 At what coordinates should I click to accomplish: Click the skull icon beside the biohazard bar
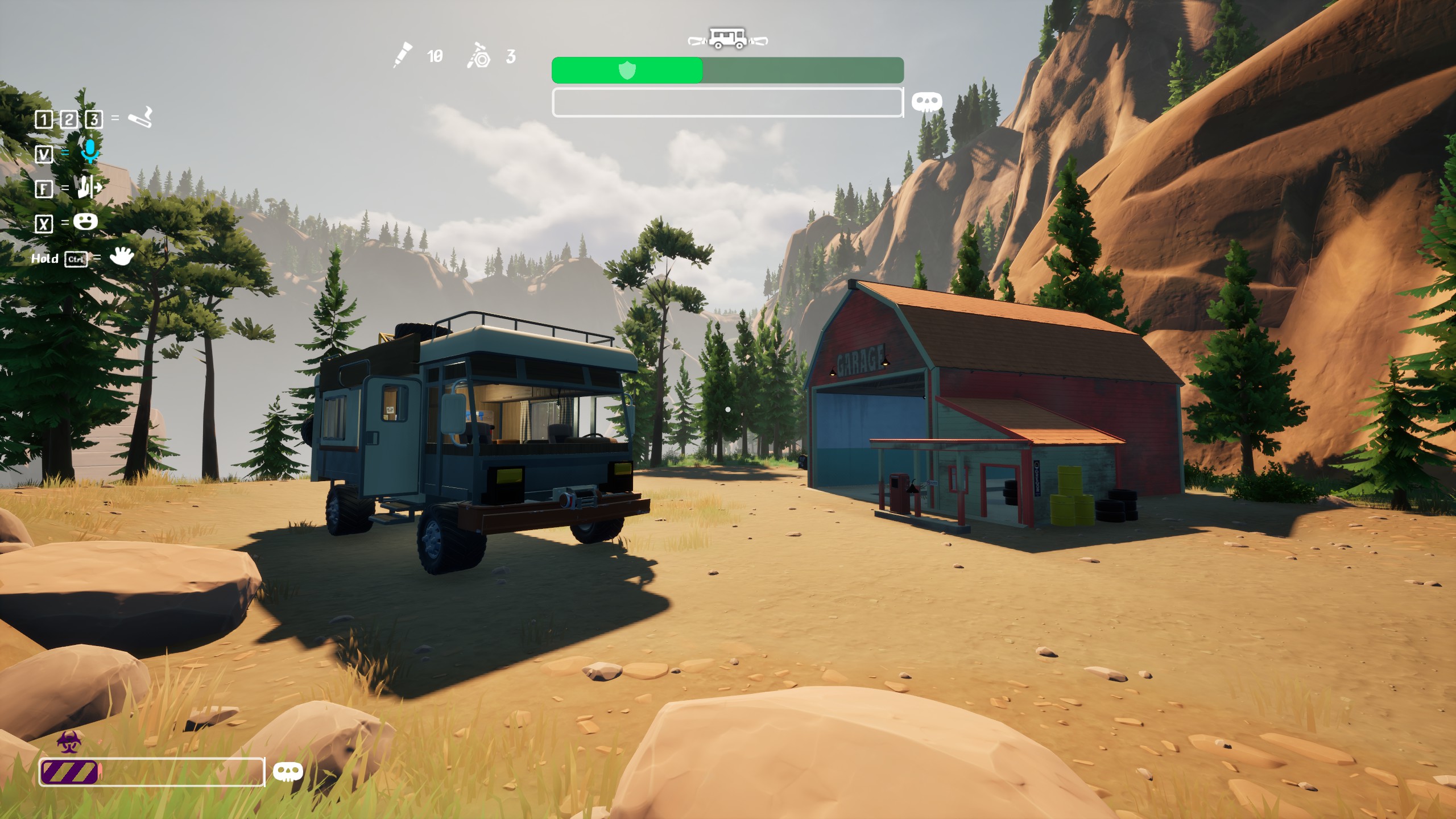point(288,772)
